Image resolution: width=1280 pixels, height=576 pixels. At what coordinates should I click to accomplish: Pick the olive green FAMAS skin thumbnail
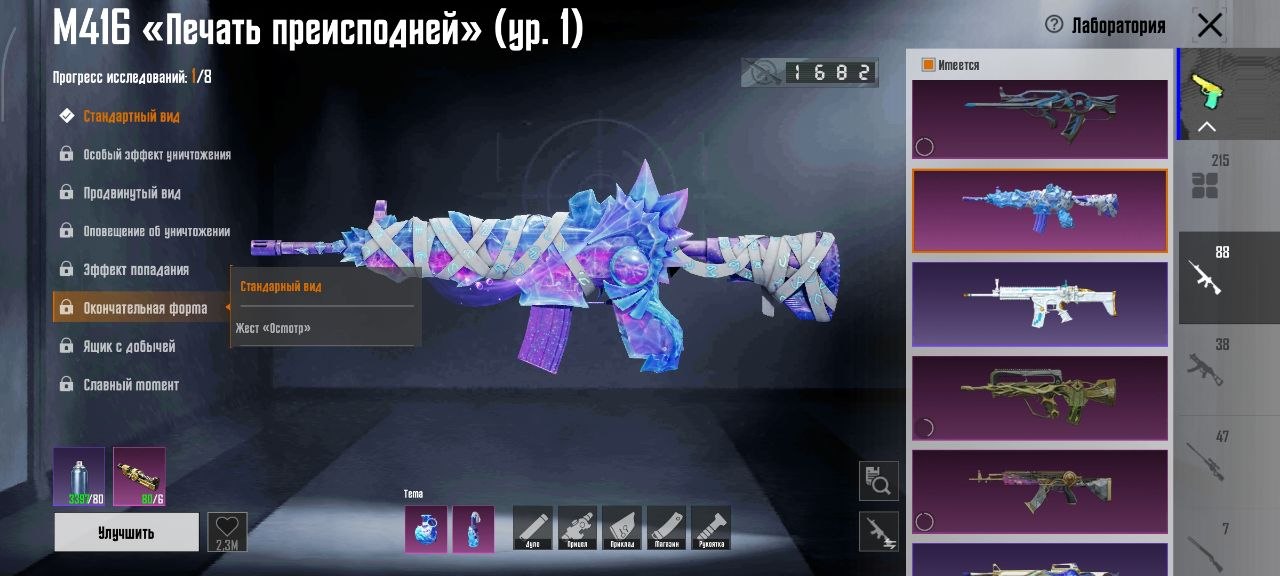tap(1039, 398)
